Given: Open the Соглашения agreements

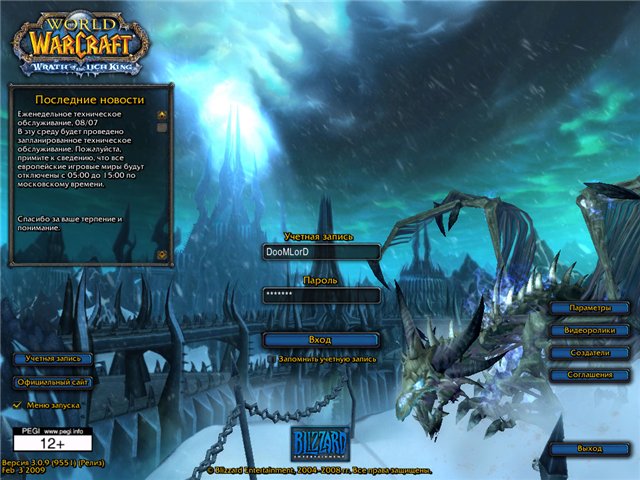Looking at the screenshot, I should click(589, 375).
